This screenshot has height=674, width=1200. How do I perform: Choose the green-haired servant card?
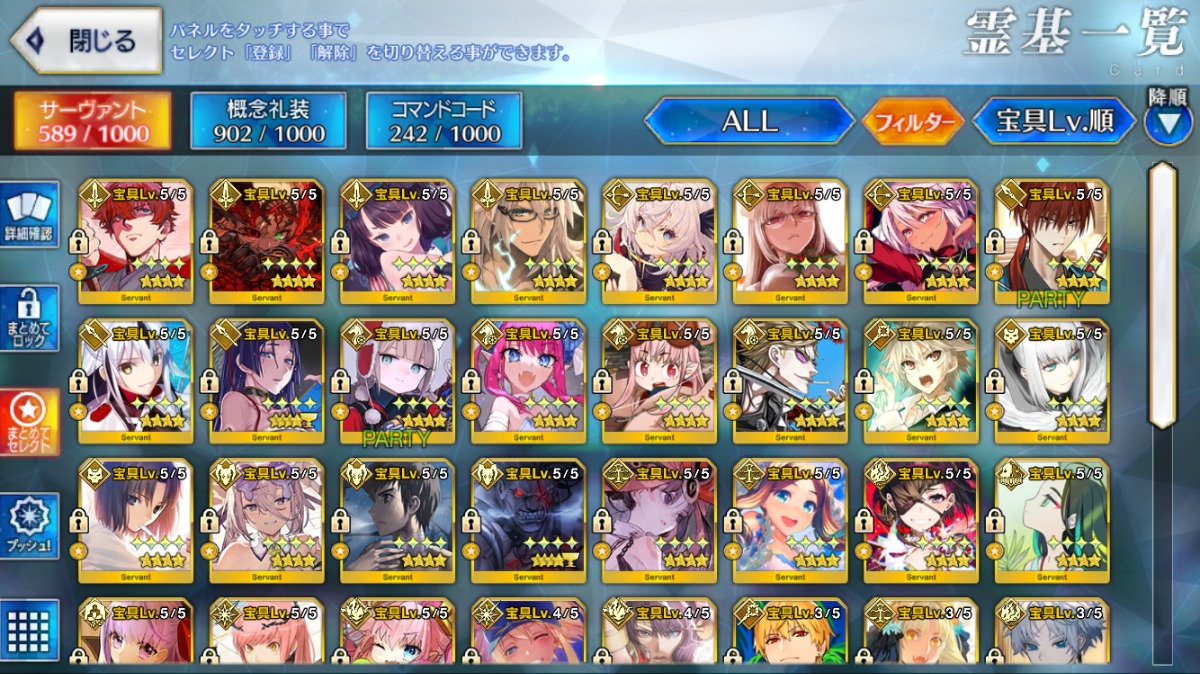click(x=1051, y=516)
